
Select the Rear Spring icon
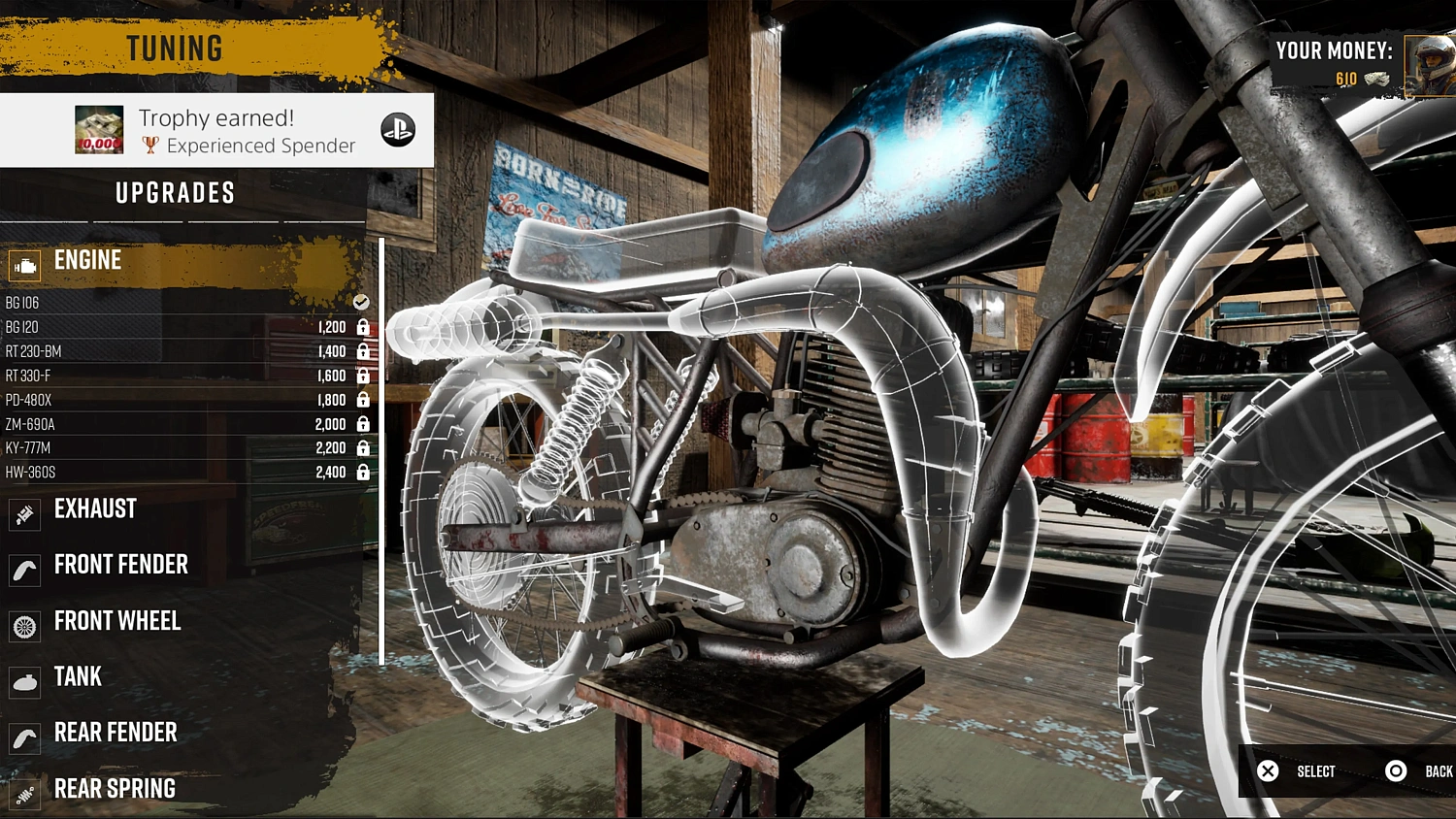coord(23,793)
